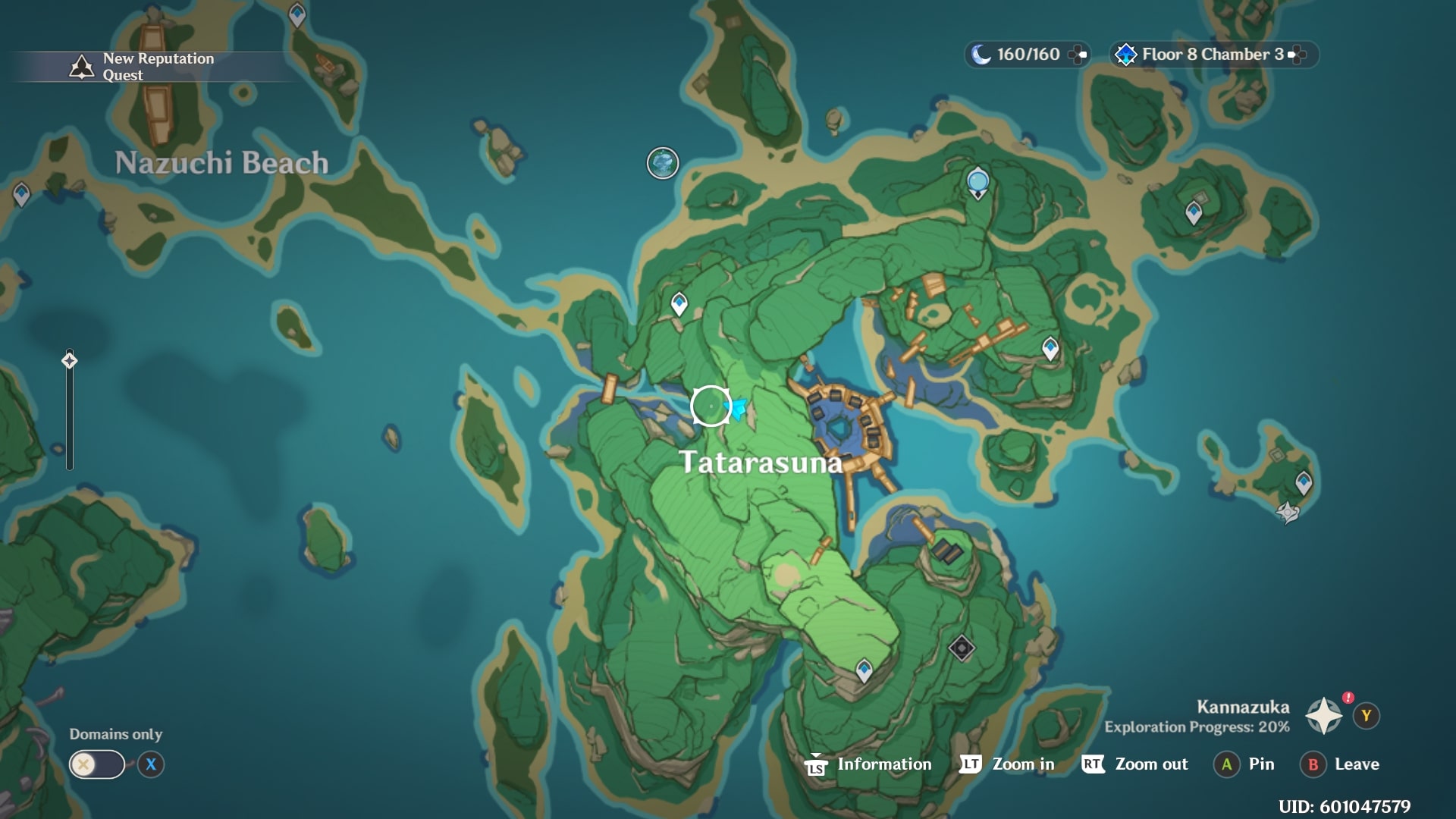Click the Zoom in option

[x=1007, y=764]
